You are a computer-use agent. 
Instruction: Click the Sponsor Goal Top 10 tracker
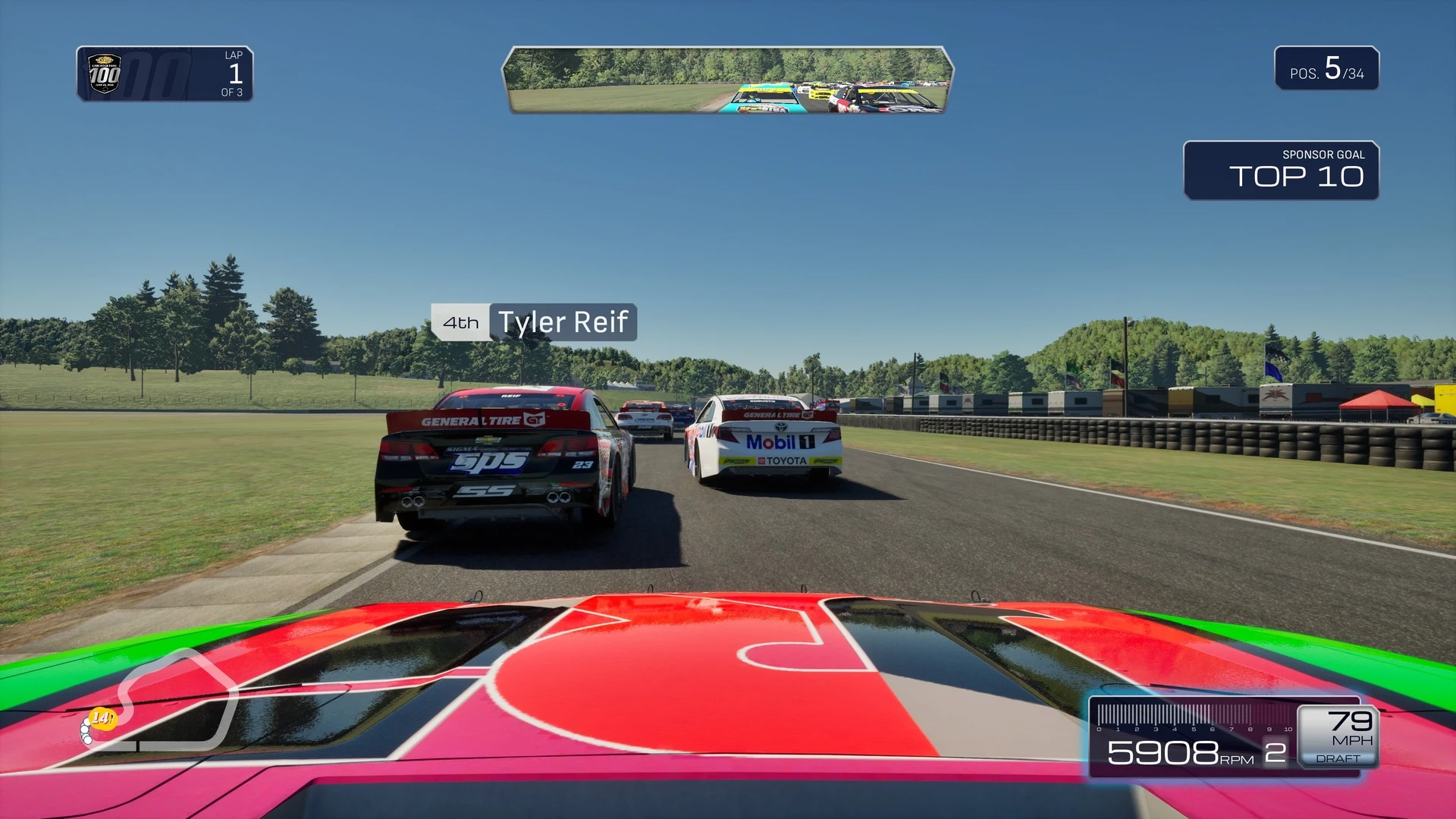pos(1281,171)
